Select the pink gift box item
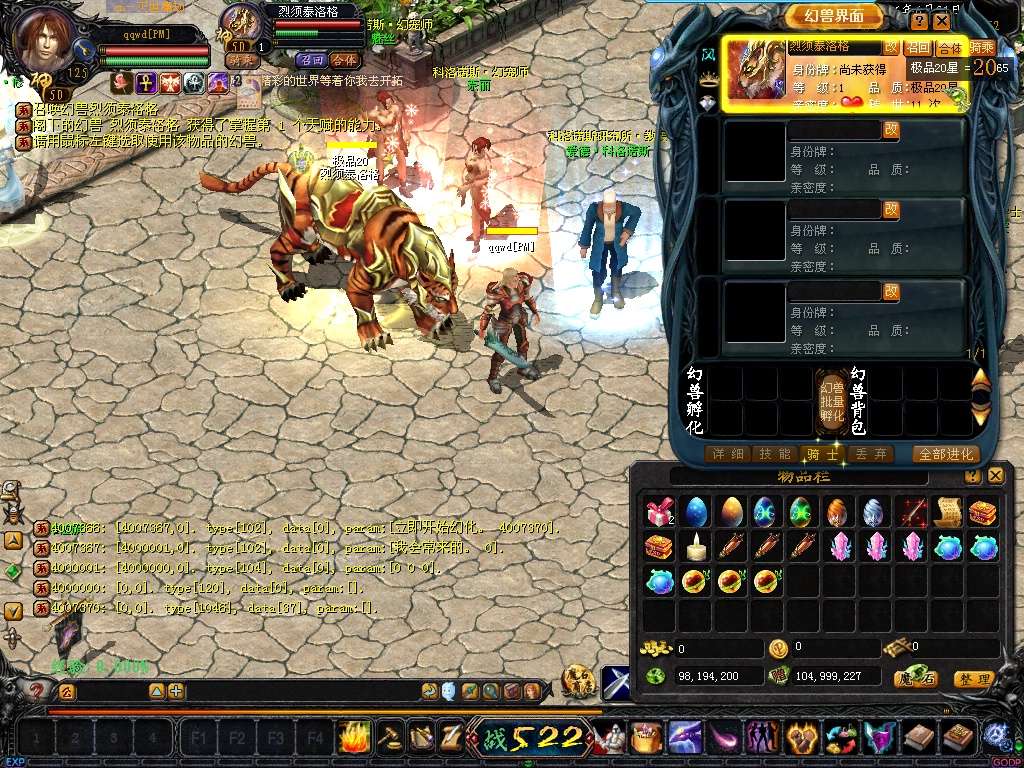 [x=659, y=512]
